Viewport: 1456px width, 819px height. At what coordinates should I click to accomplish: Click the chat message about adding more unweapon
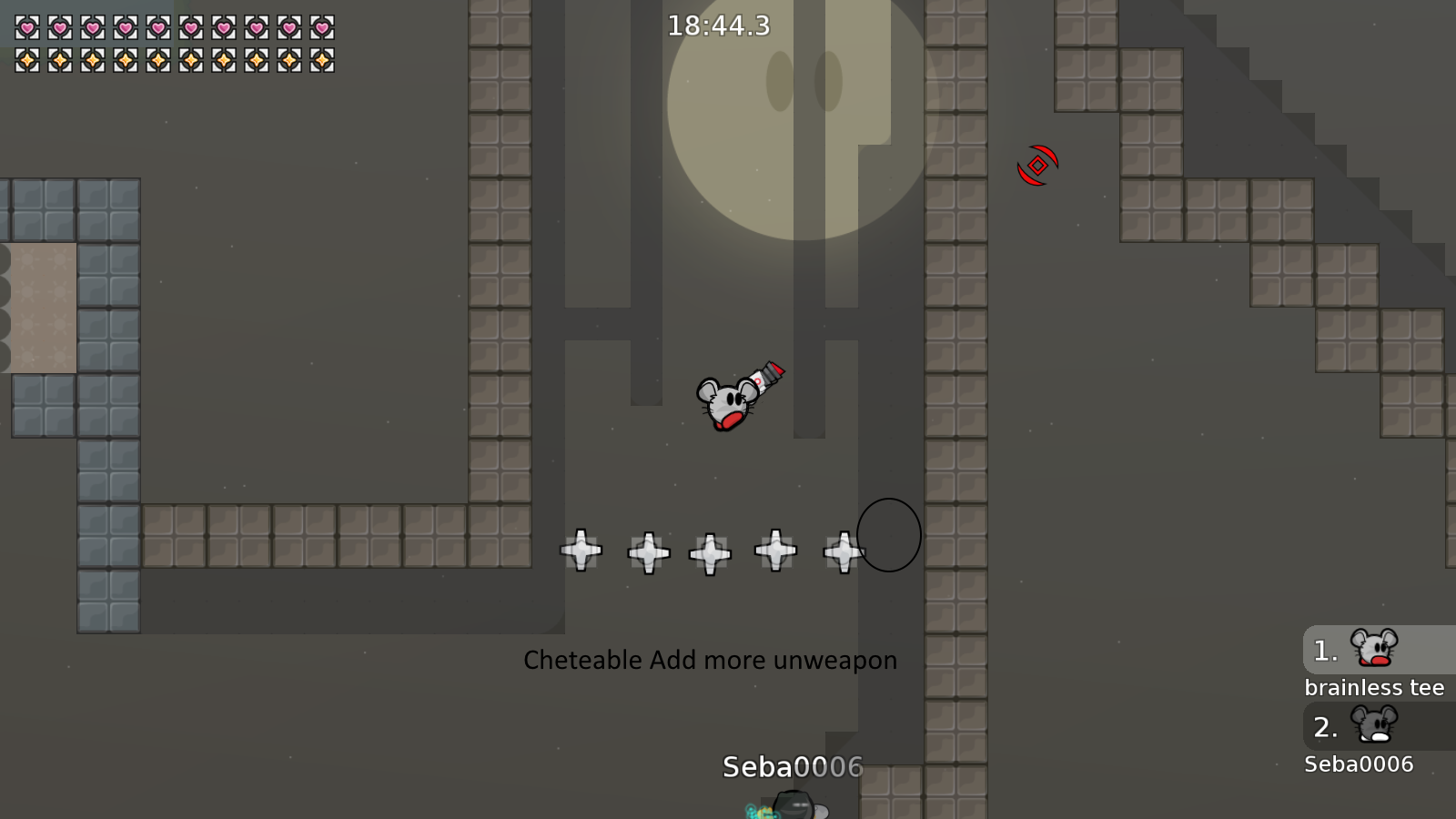pos(710,661)
